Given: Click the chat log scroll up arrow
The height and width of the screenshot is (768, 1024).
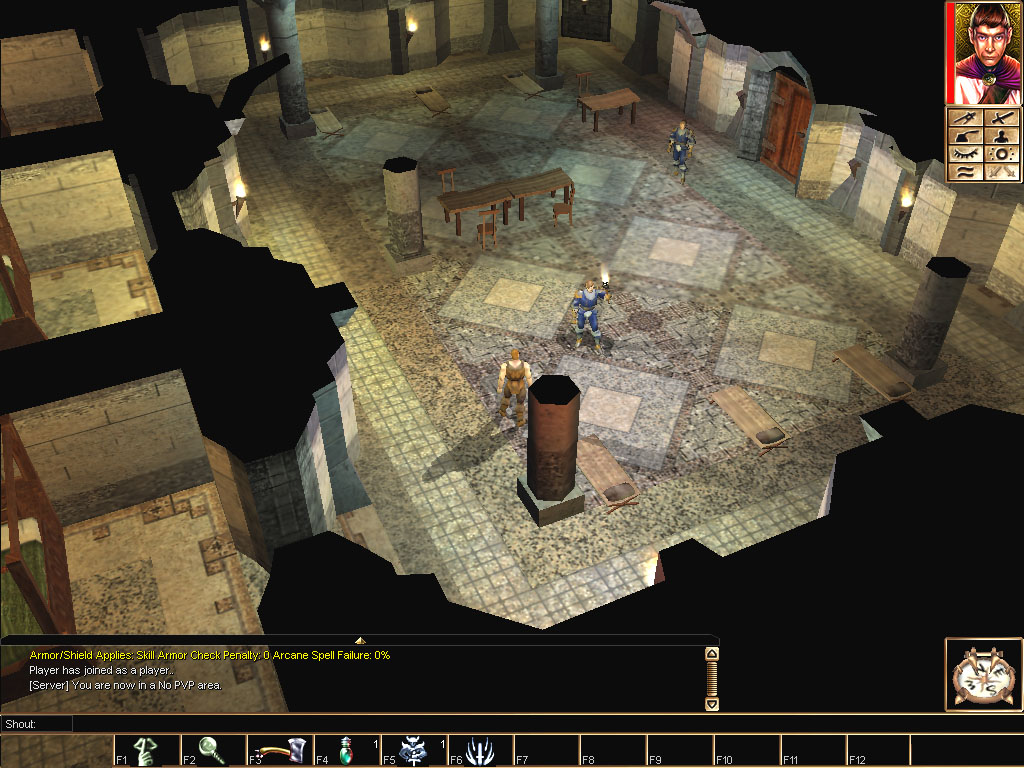Looking at the screenshot, I should pos(712,654).
